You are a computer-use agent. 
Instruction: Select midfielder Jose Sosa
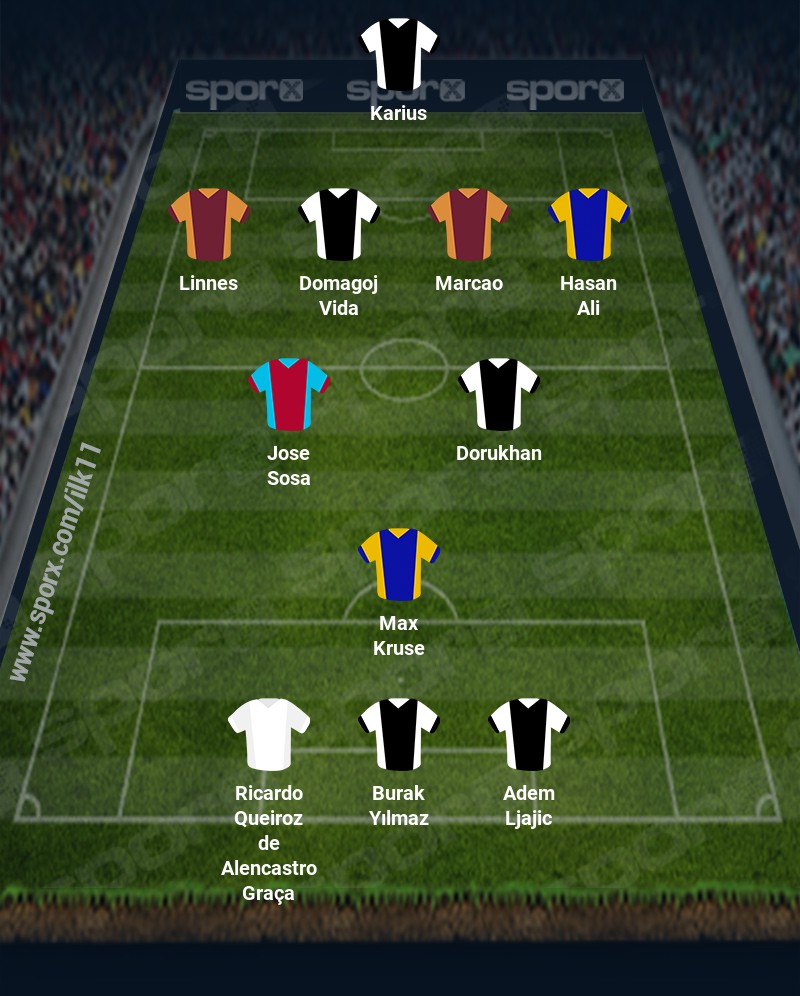[289, 394]
